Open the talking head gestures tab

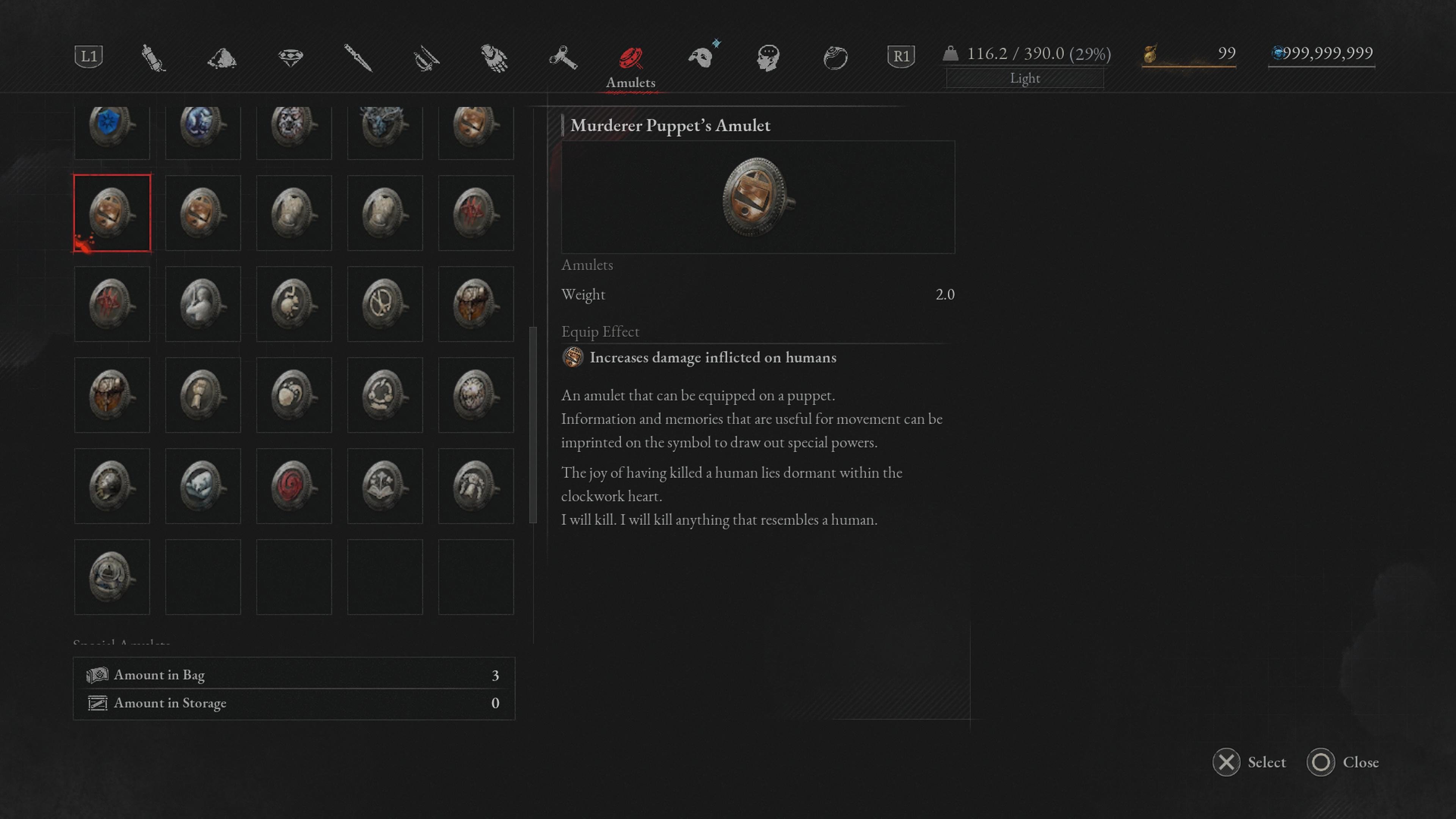[x=768, y=58]
